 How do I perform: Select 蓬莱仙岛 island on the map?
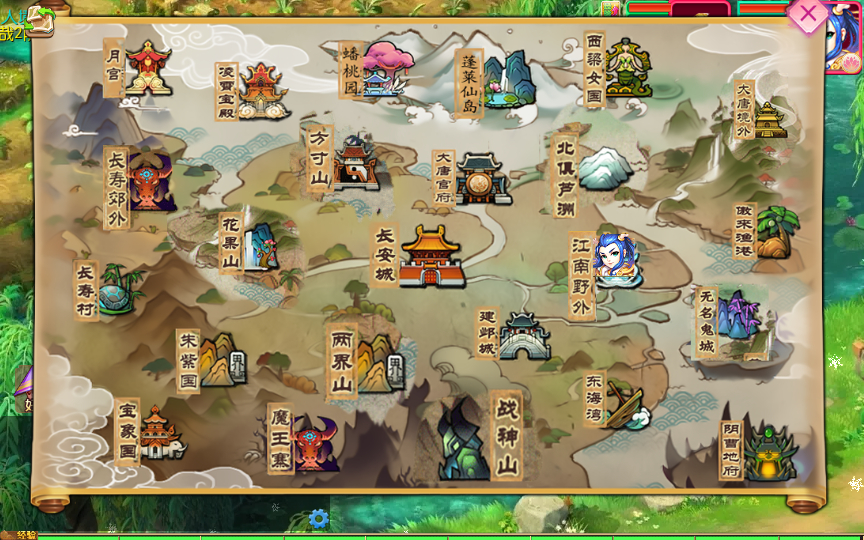point(507,80)
